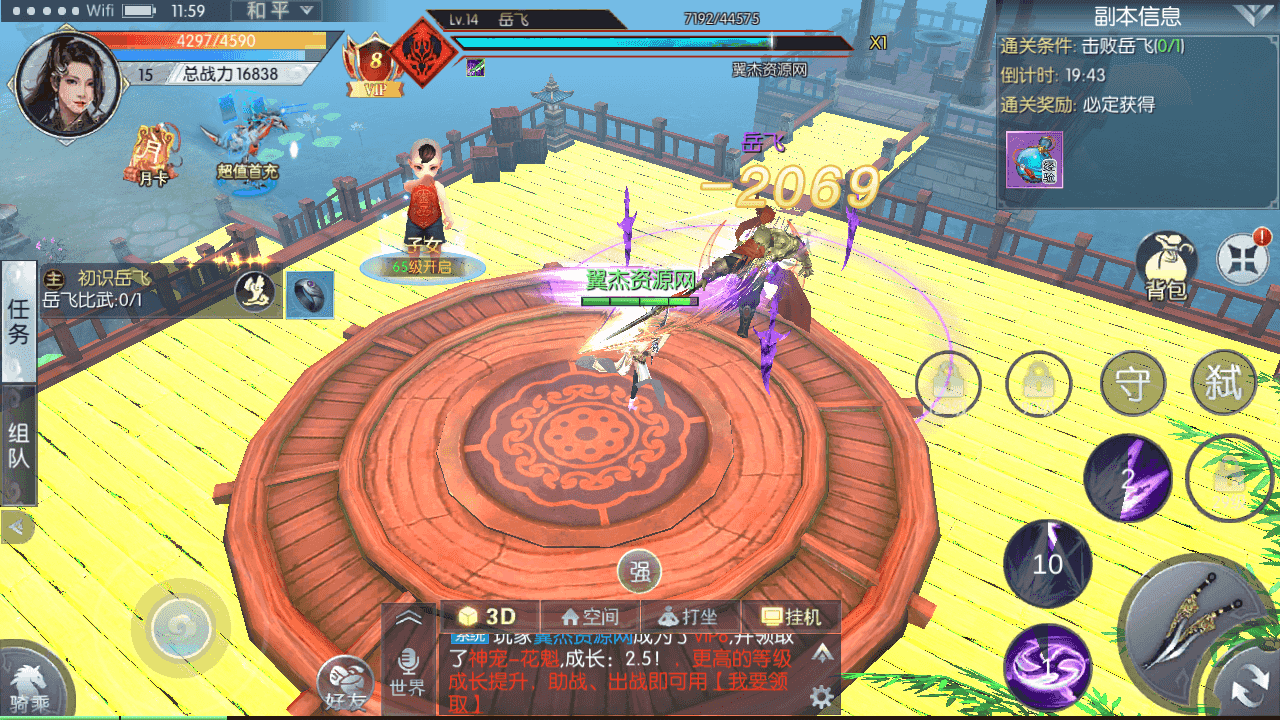Switch to the 任务 quest tab
Viewport: 1280px width, 720px height.
(x=19, y=320)
